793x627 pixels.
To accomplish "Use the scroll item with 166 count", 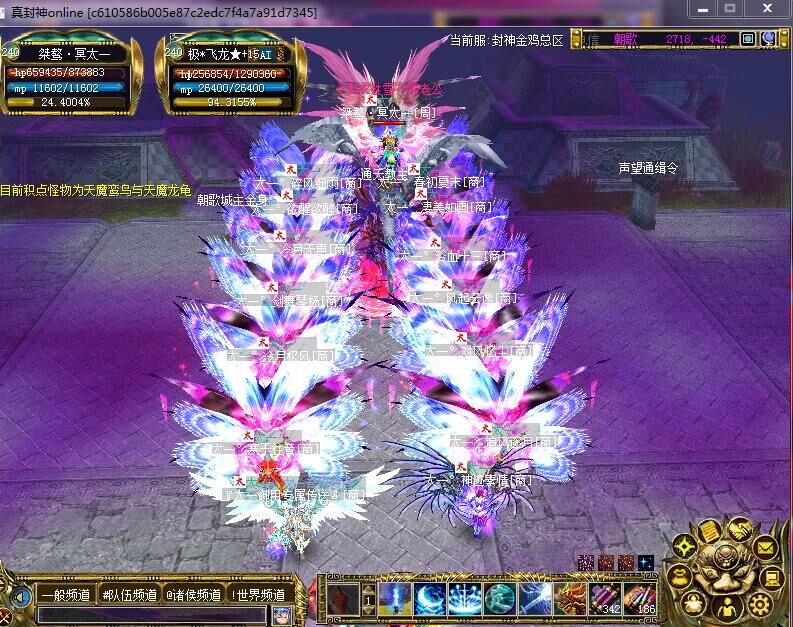I will tap(640, 599).
